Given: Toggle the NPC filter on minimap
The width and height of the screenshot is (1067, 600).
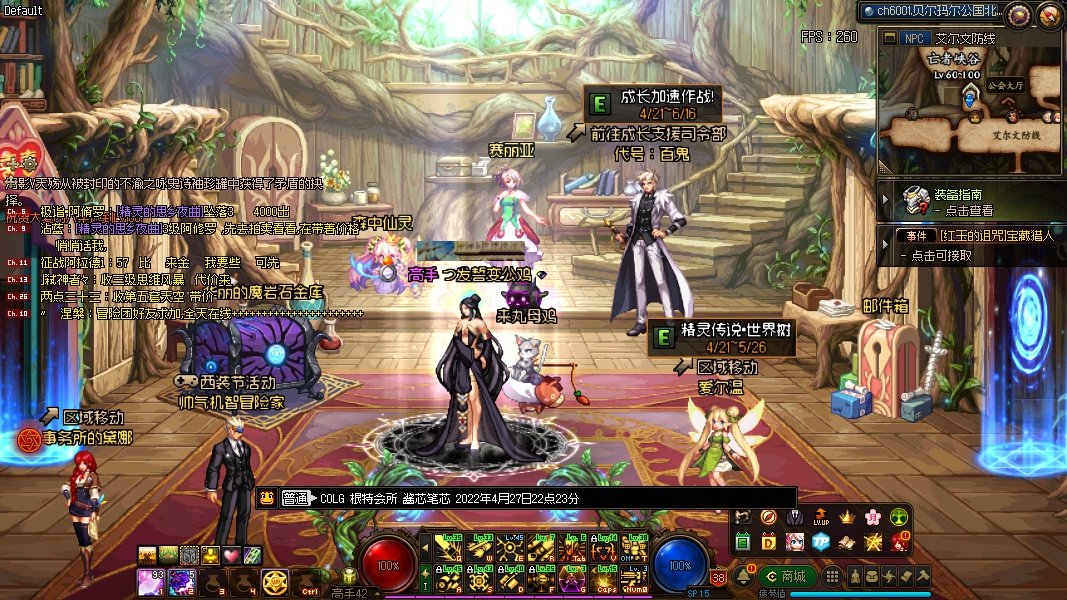Looking at the screenshot, I should 913,38.
